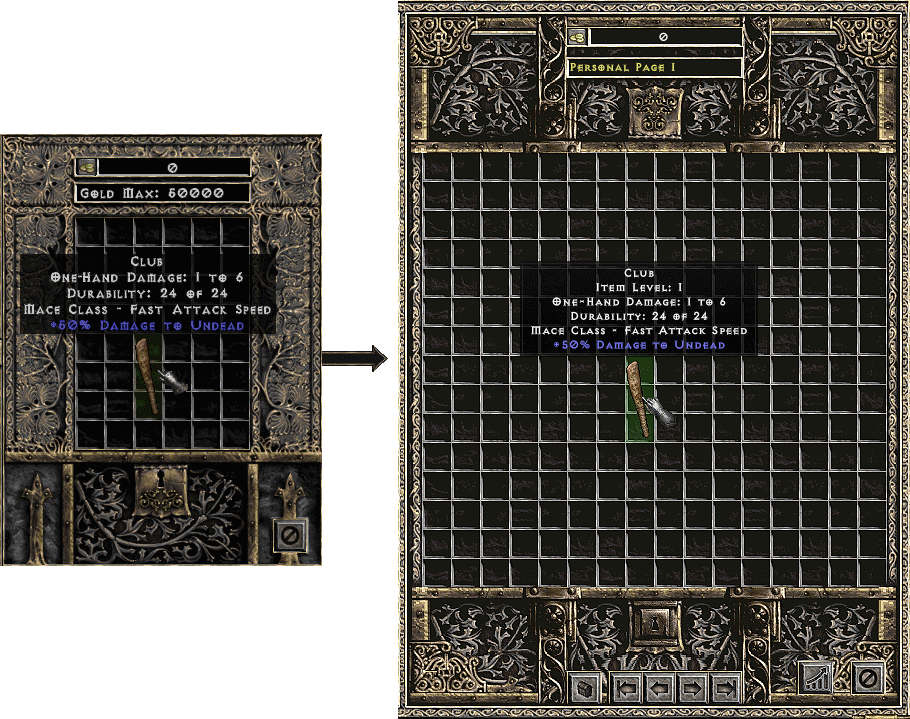This screenshot has width=910, height=719.
Task: Click the rising bar chart button
Action: click(x=818, y=677)
